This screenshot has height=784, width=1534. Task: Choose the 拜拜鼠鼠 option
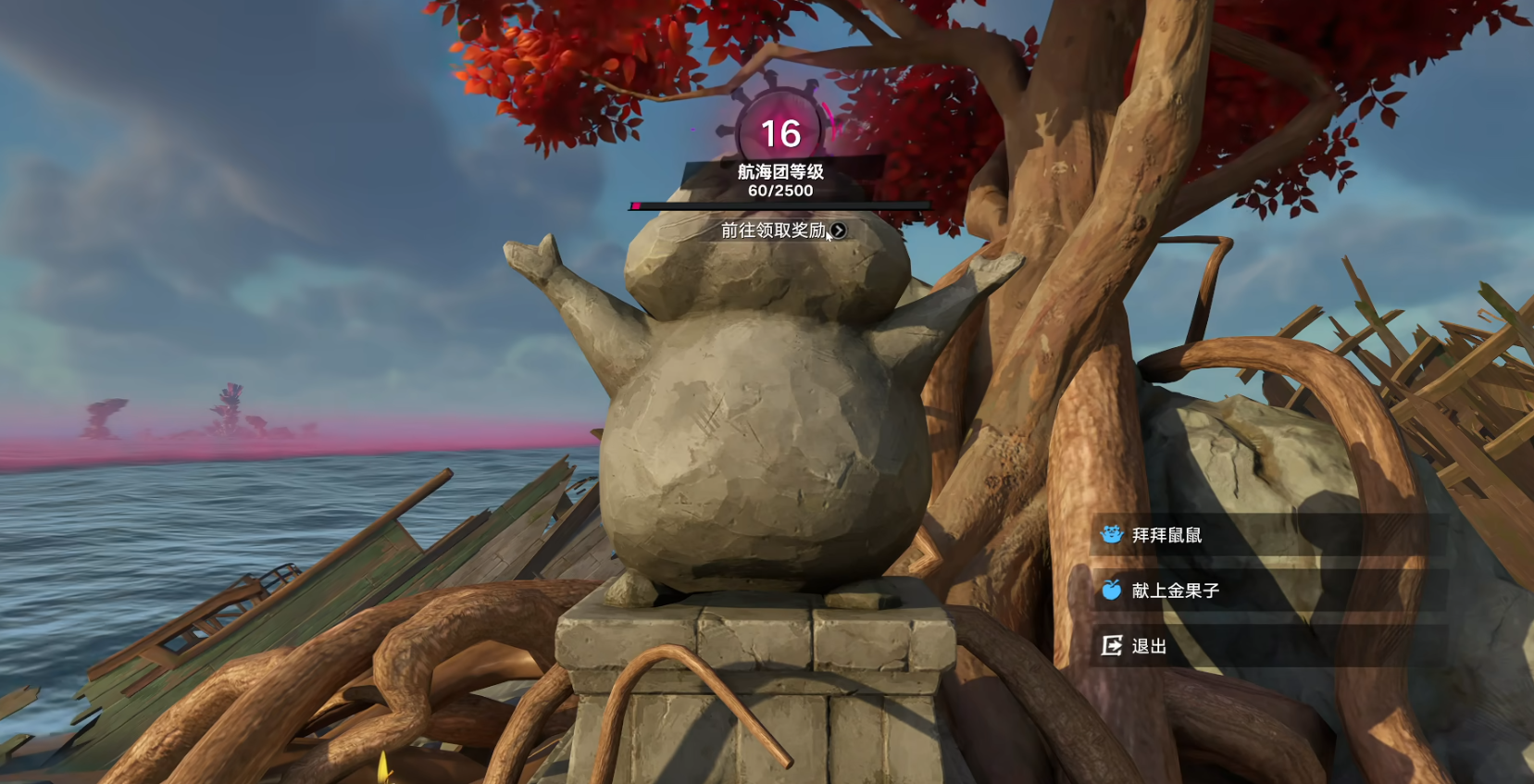1166,535
